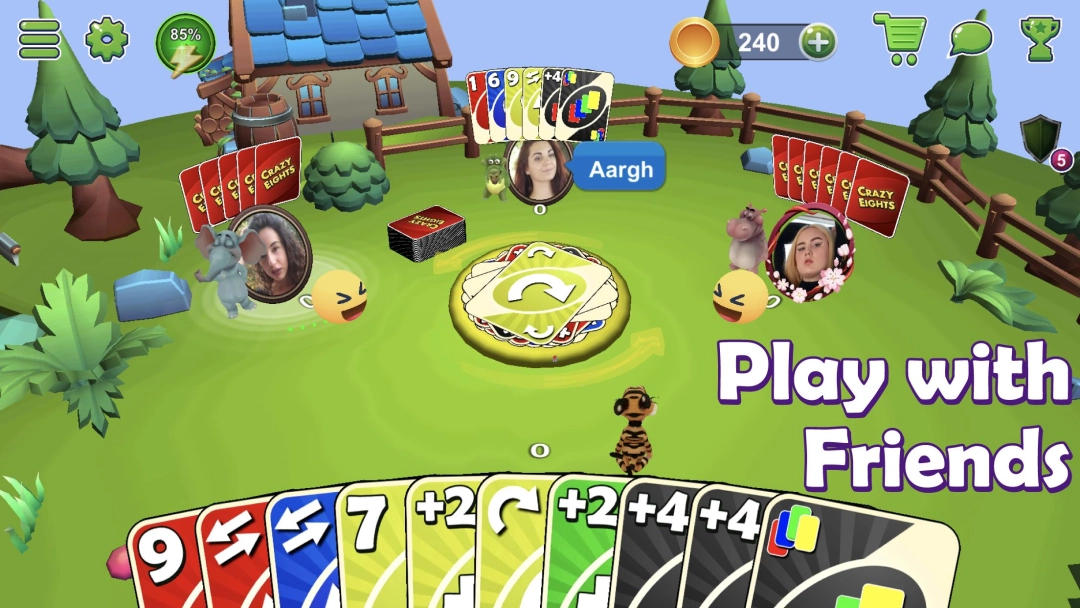Open the chat speech bubble
The width and height of the screenshot is (1080, 608).
click(x=970, y=40)
